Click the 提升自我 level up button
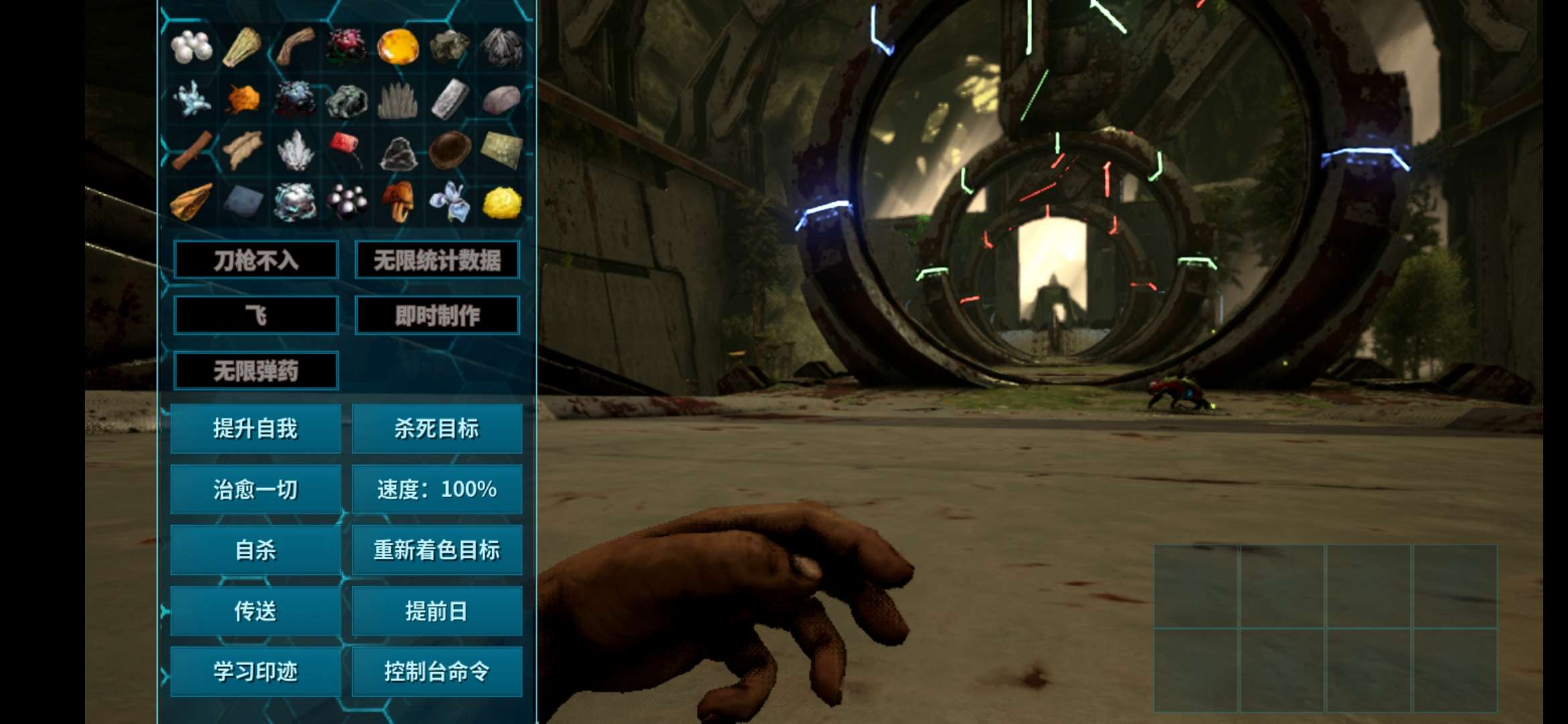The width and height of the screenshot is (1568, 724). pyautogui.click(x=255, y=428)
